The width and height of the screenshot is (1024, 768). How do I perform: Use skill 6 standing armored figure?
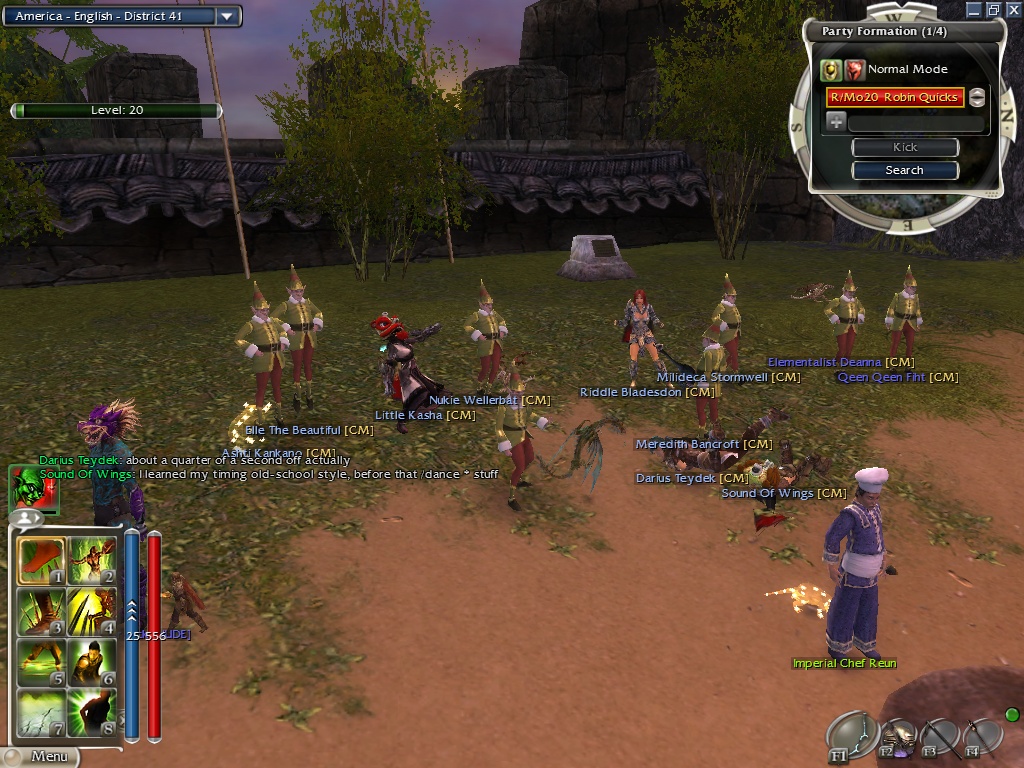[x=91, y=663]
